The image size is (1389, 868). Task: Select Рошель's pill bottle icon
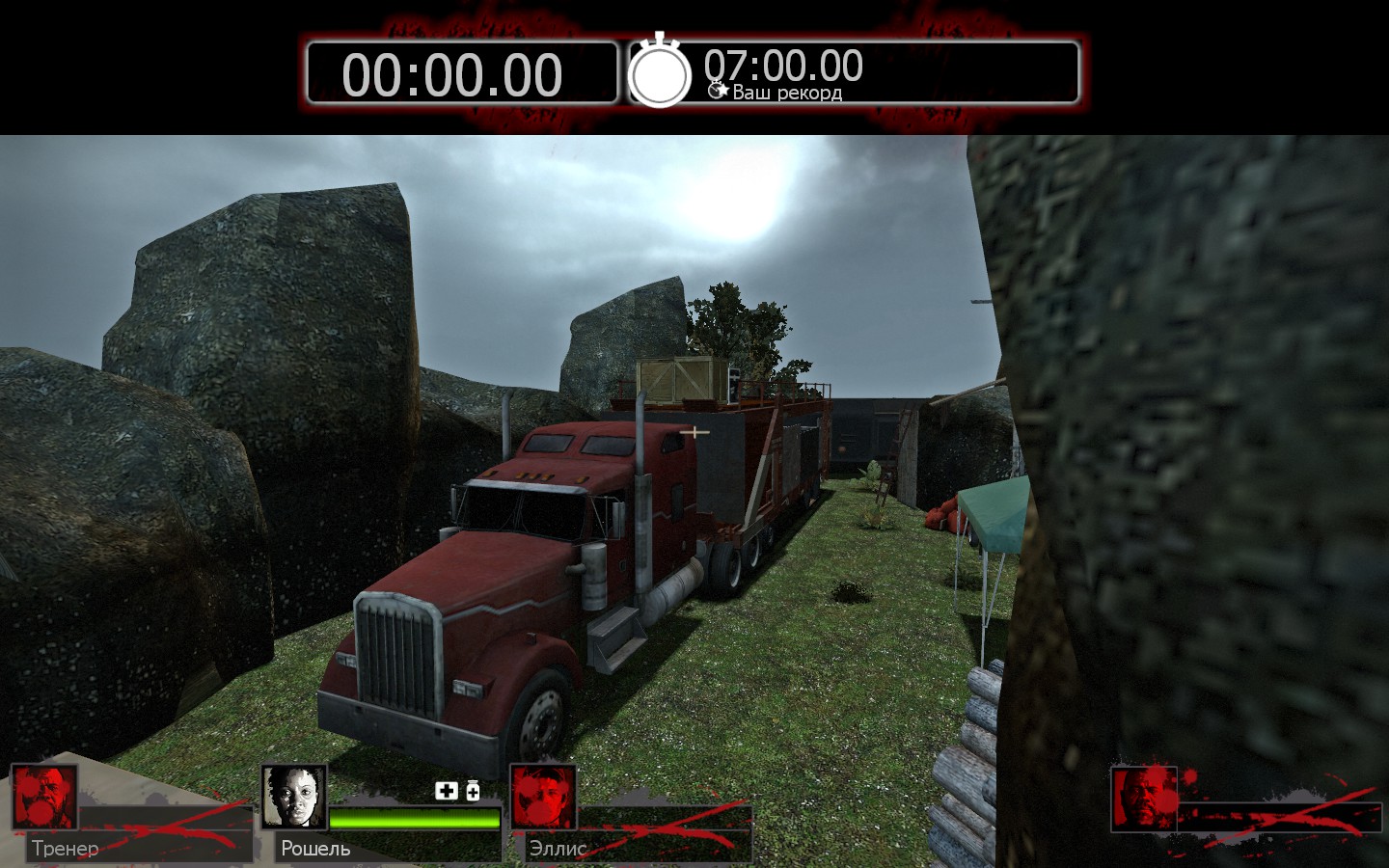coord(473,792)
